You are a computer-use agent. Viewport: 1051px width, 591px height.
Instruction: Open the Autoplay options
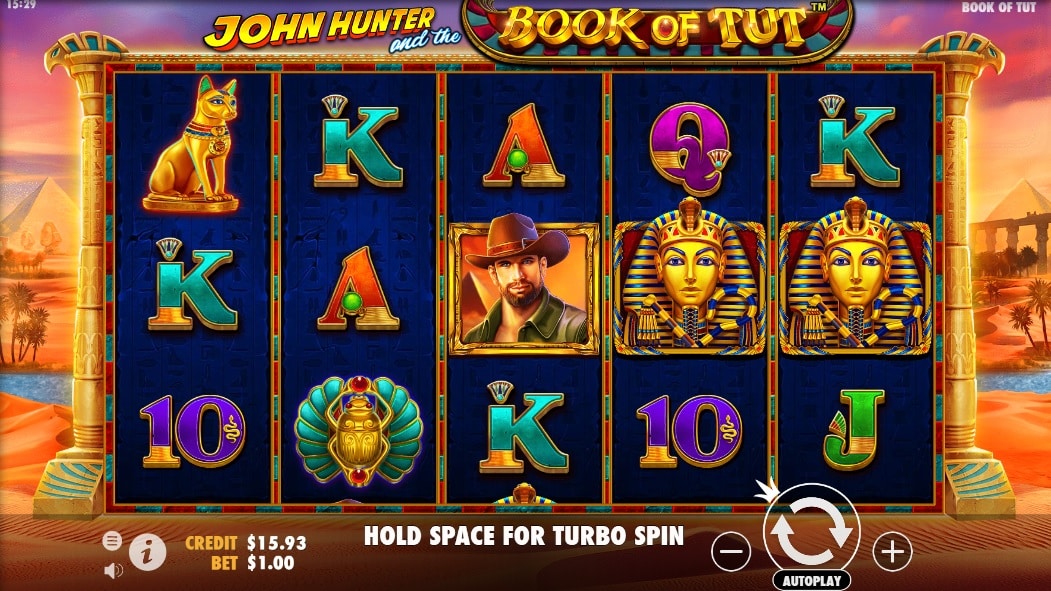811,580
